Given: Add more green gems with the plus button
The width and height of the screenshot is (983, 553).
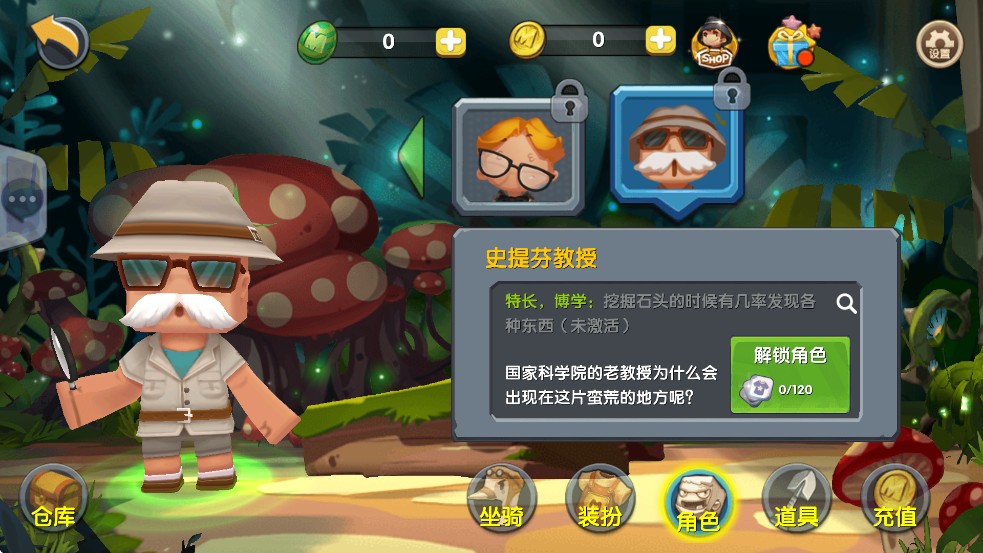Looking at the screenshot, I should (450, 41).
